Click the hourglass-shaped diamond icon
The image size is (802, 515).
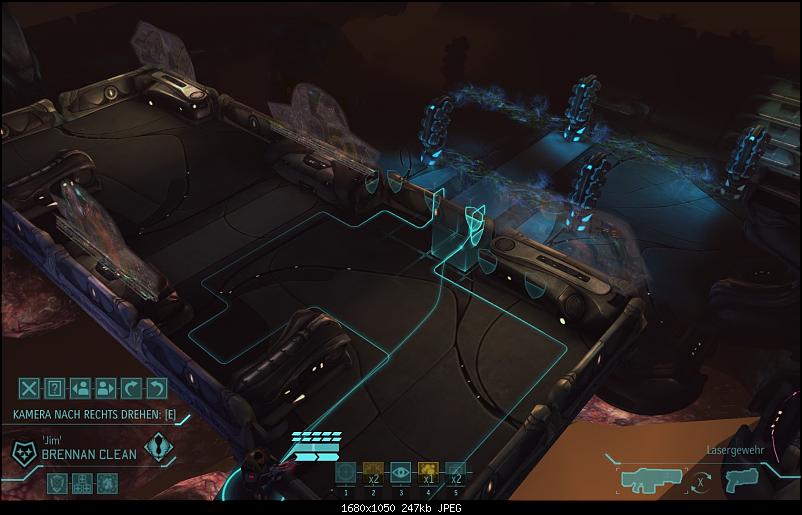click(157, 448)
